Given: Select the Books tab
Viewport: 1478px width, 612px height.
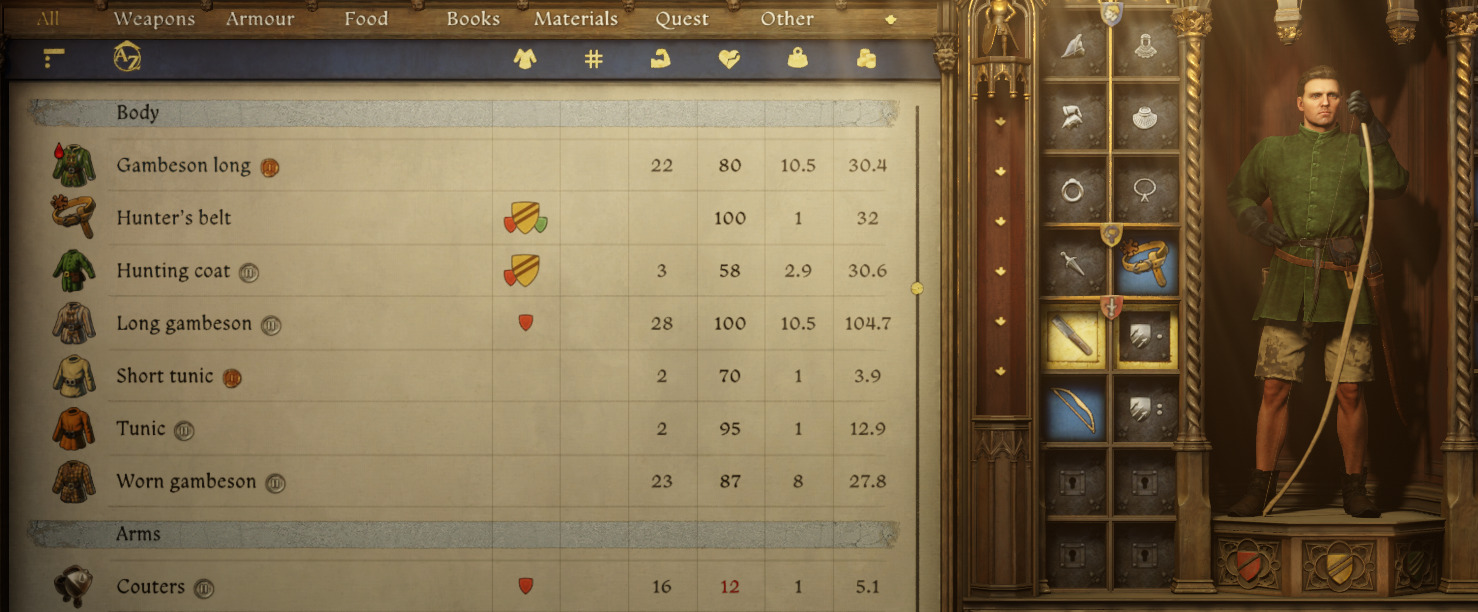Looking at the screenshot, I should pos(473,19).
